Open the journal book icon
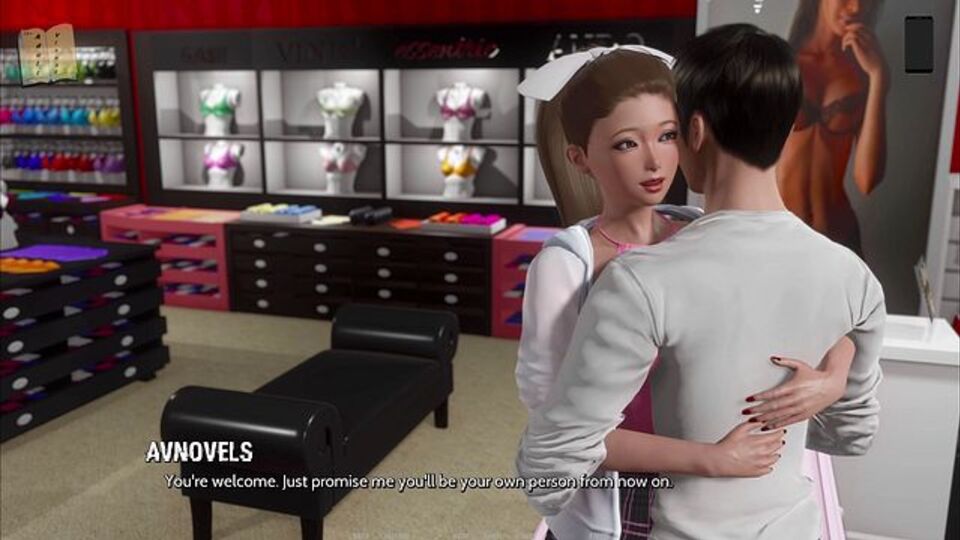 tap(46, 52)
